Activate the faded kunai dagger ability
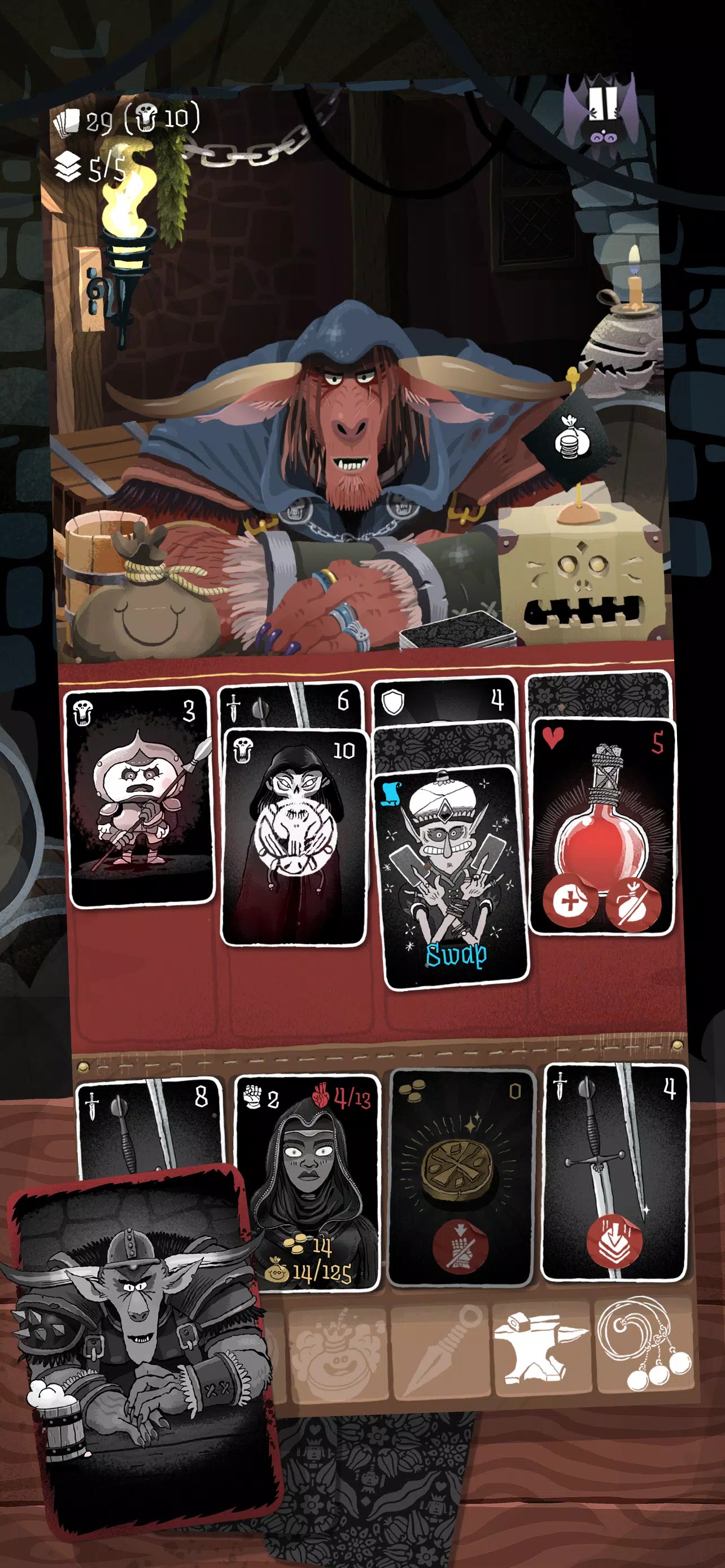Image resolution: width=725 pixels, height=1568 pixels. [x=439, y=1349]
